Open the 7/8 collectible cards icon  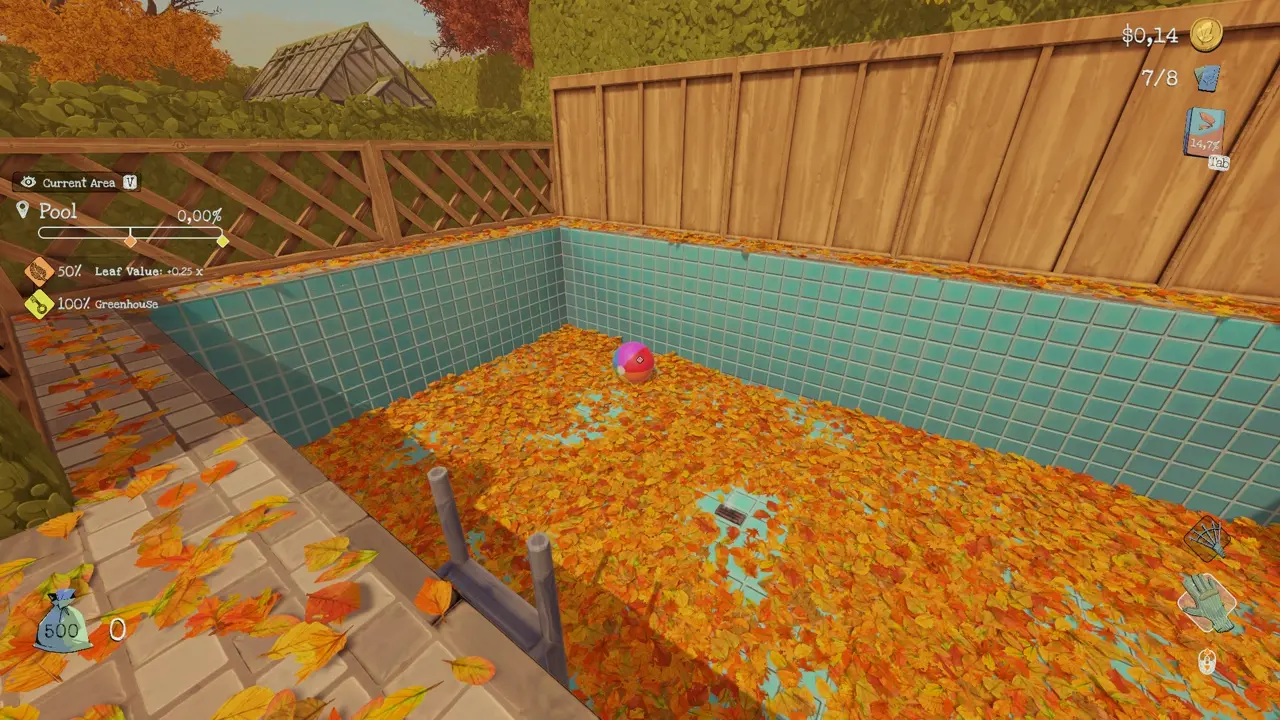click(x=1208, y=76)
